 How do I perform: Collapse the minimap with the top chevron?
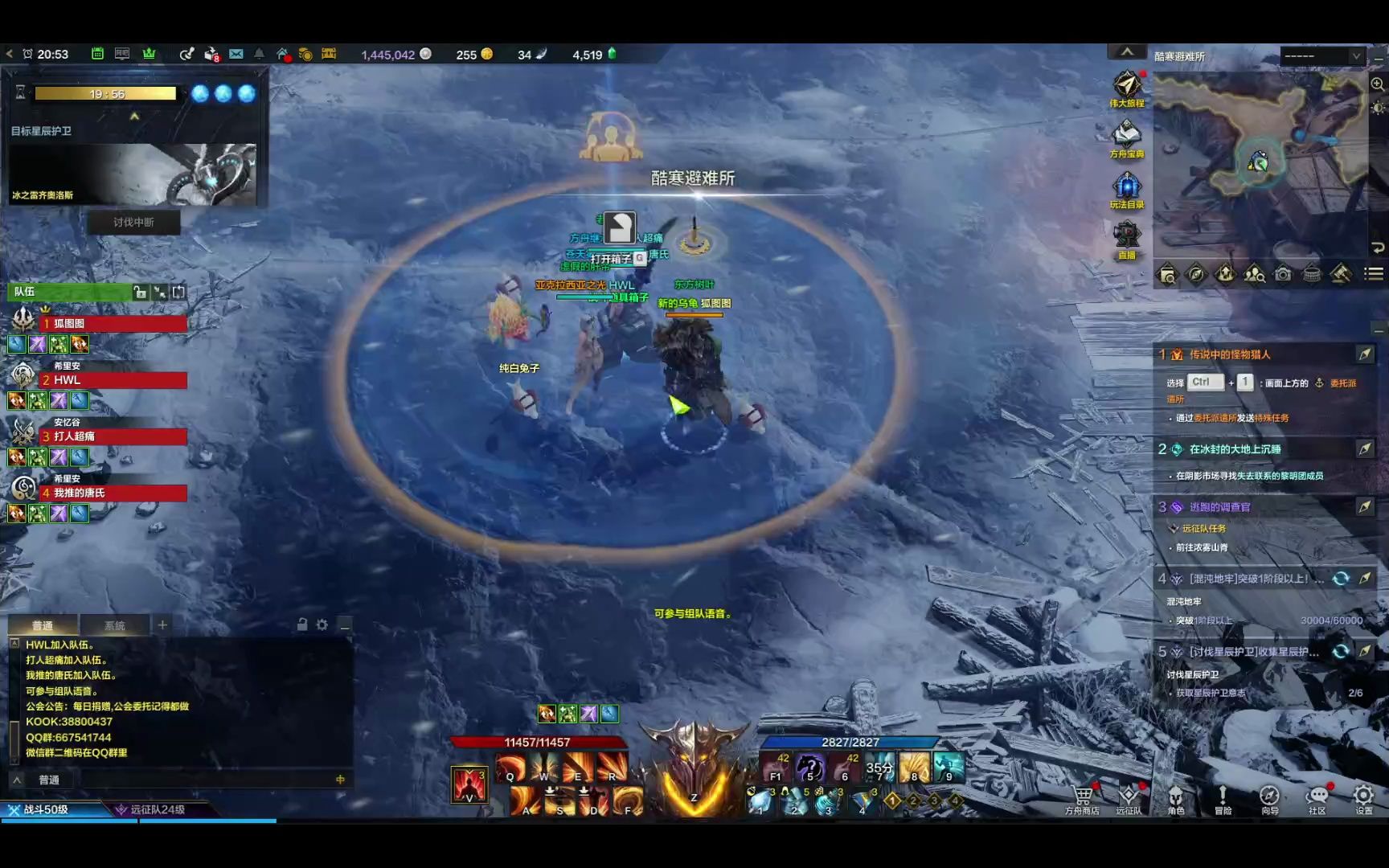1128,51
